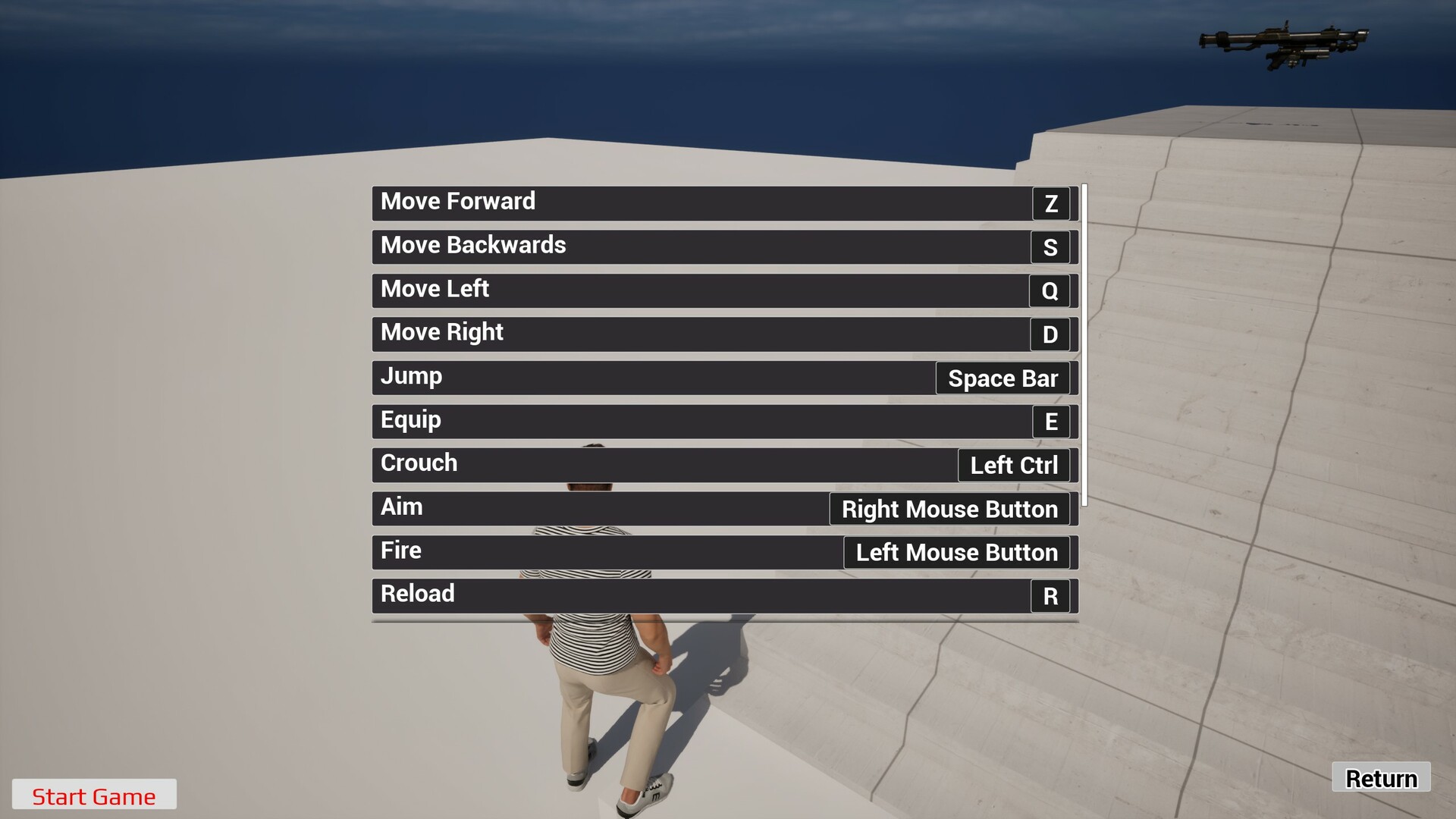Rebind Space Bar for Jump
1456x819 pixels.
[x=1003, y=378]
